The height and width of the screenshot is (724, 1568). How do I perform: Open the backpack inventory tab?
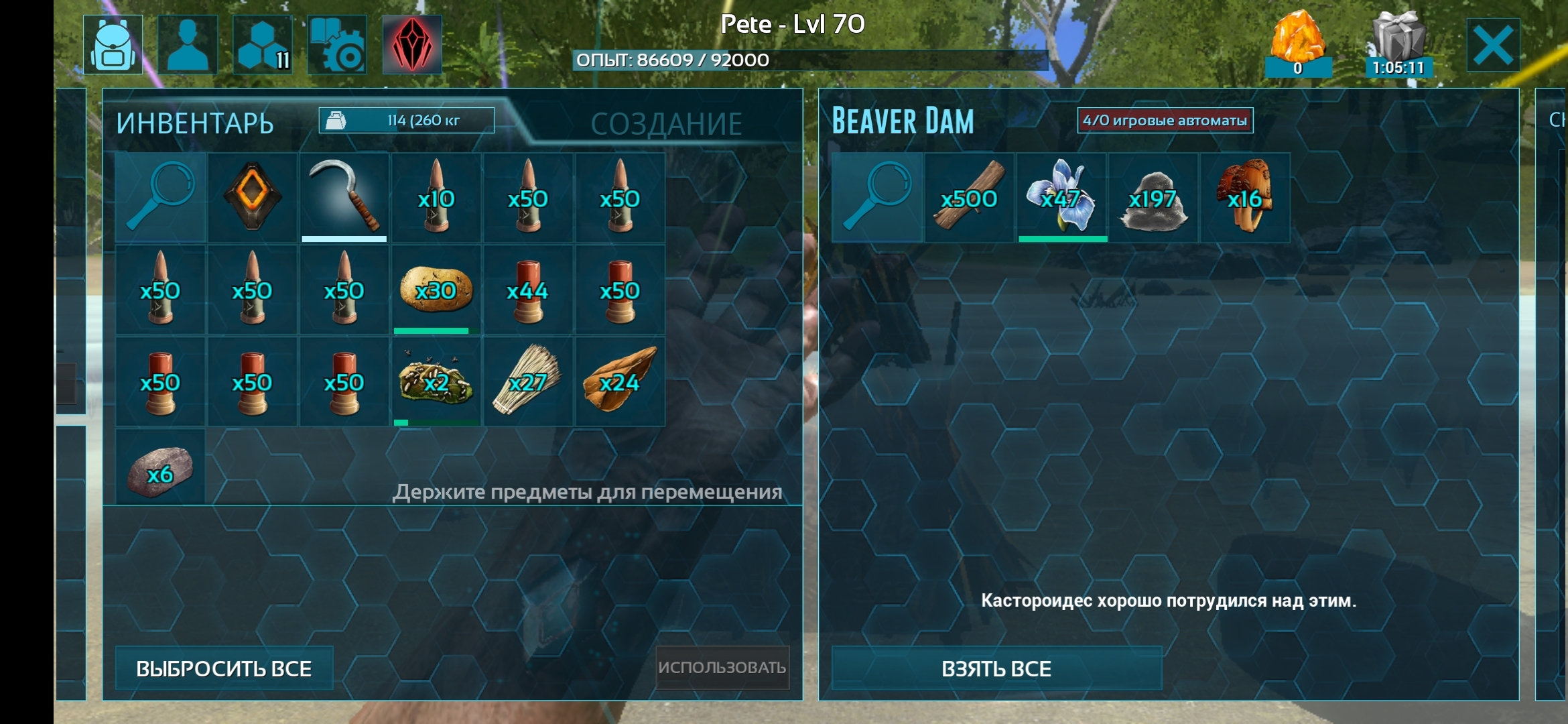click(x=113, y=45)
